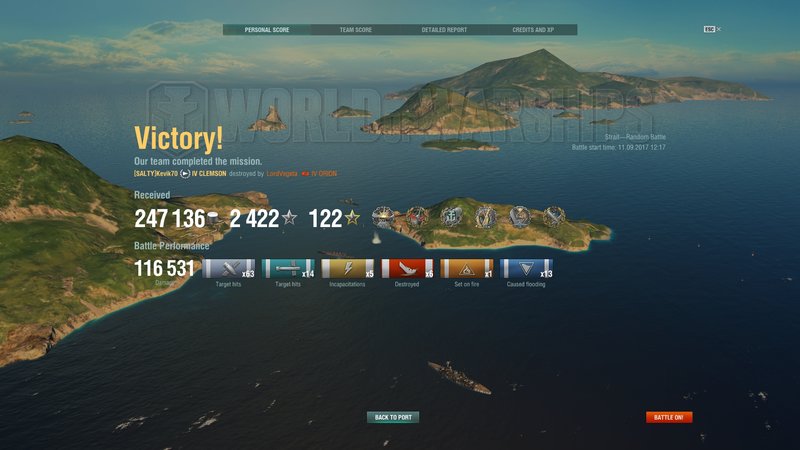
Task: View the Detailed Report tab
Action: 444,30
